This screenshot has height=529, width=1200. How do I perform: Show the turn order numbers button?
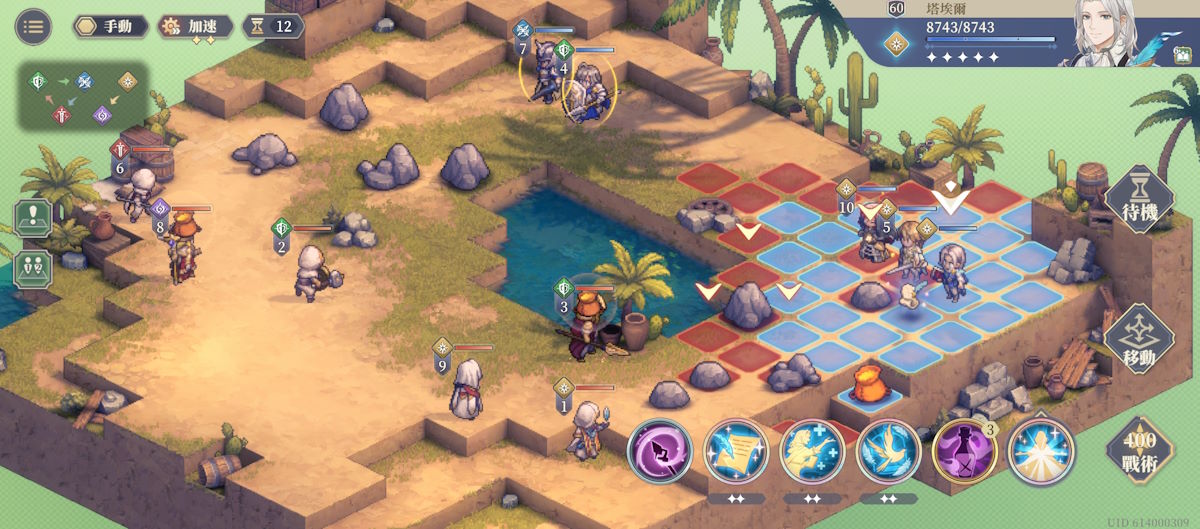(x=34, y=268)
